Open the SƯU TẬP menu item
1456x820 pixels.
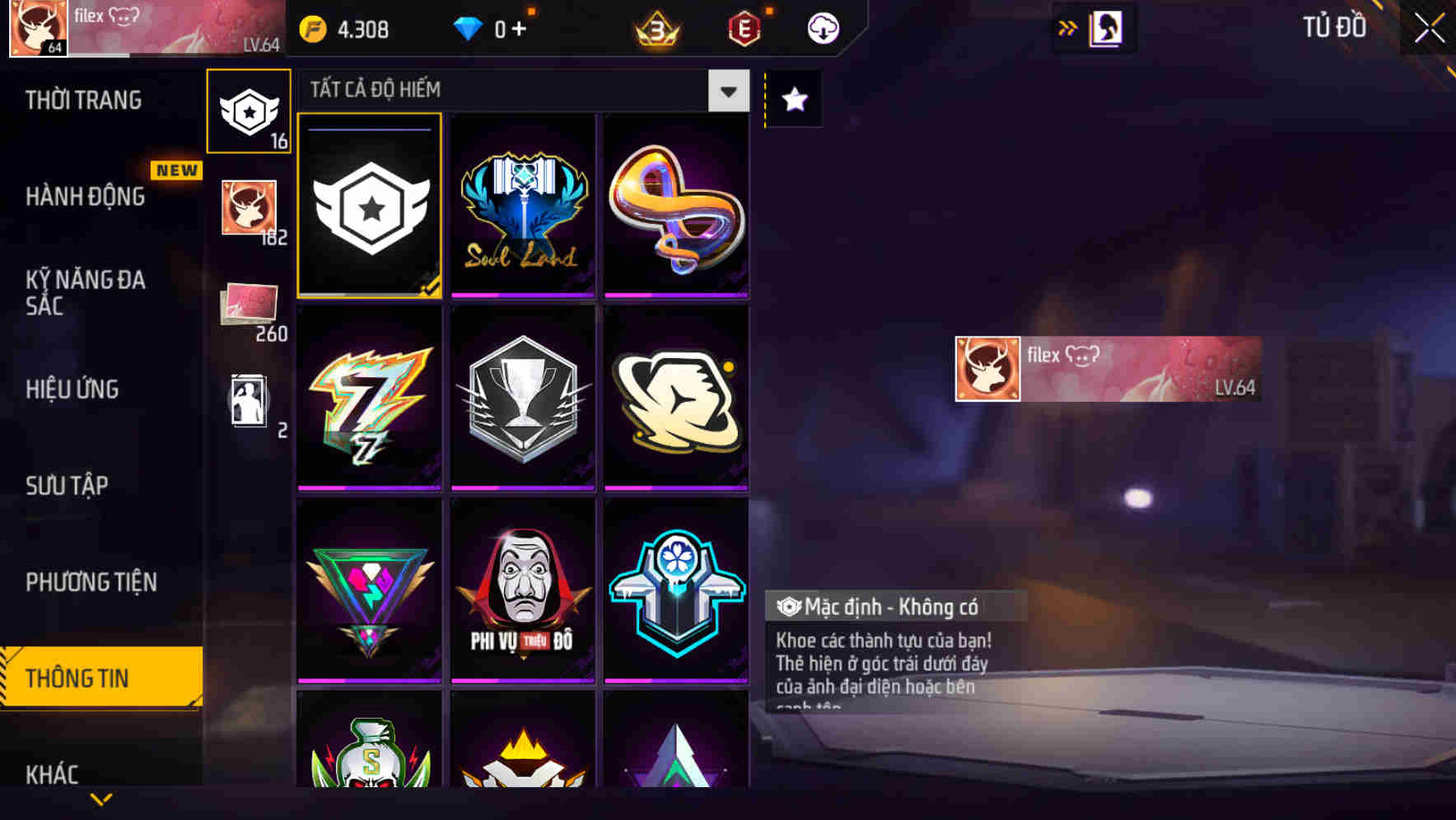(68, 486)
